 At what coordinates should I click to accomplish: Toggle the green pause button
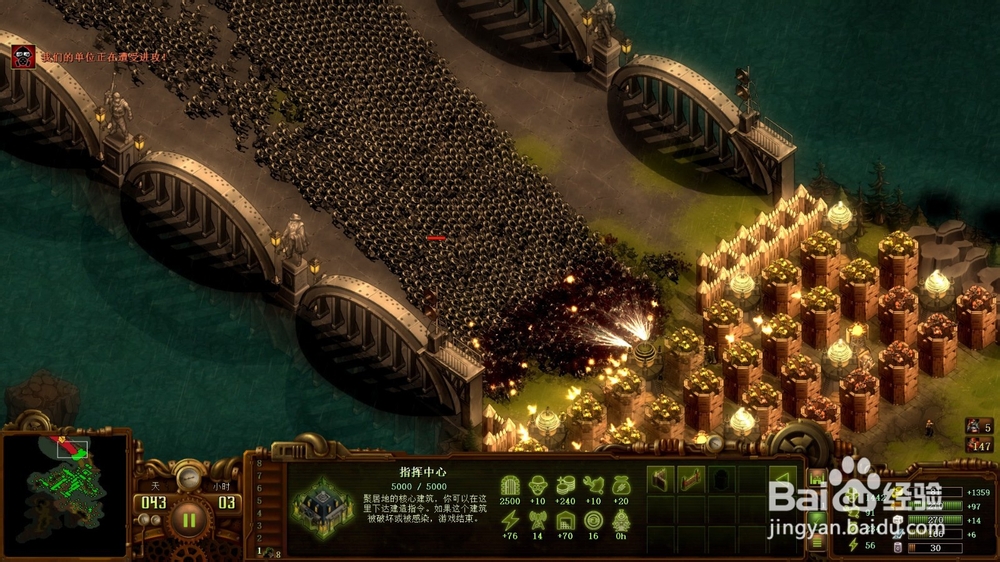pyautogui.click(x=188, y=519)
